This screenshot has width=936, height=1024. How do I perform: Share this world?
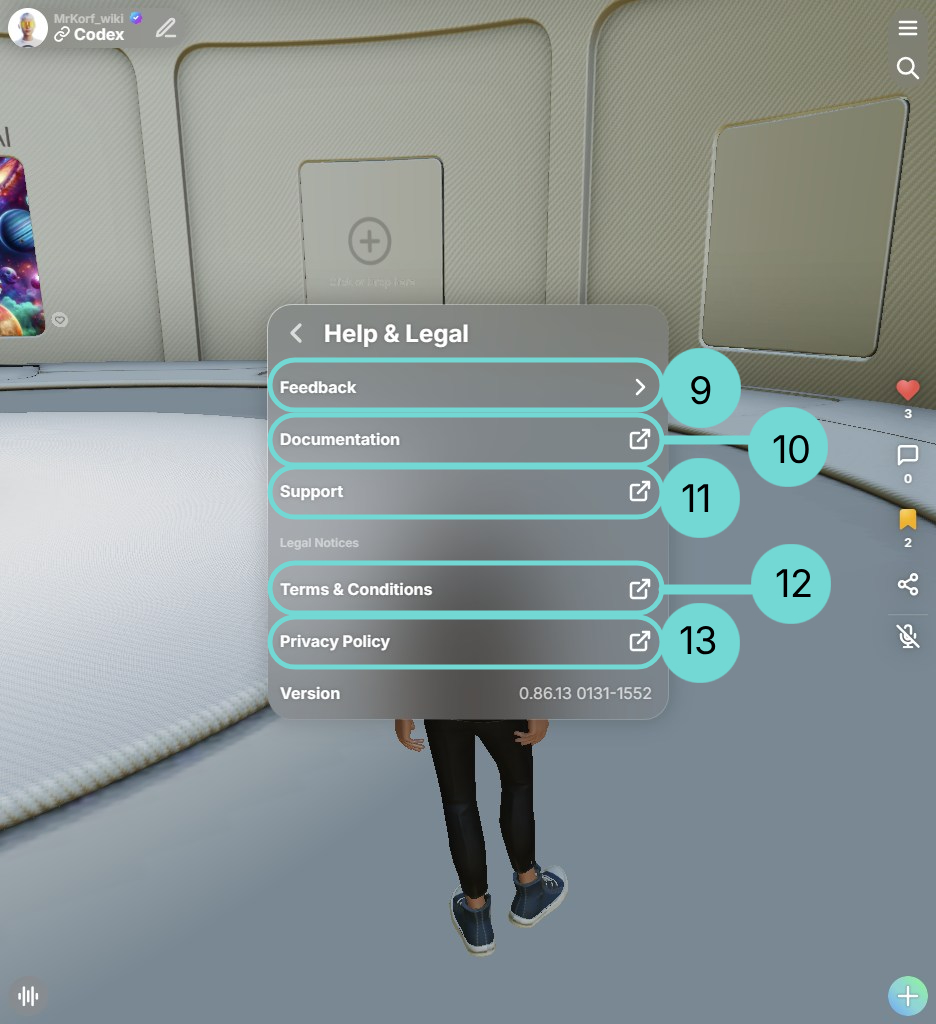click(x=908, y=585)
